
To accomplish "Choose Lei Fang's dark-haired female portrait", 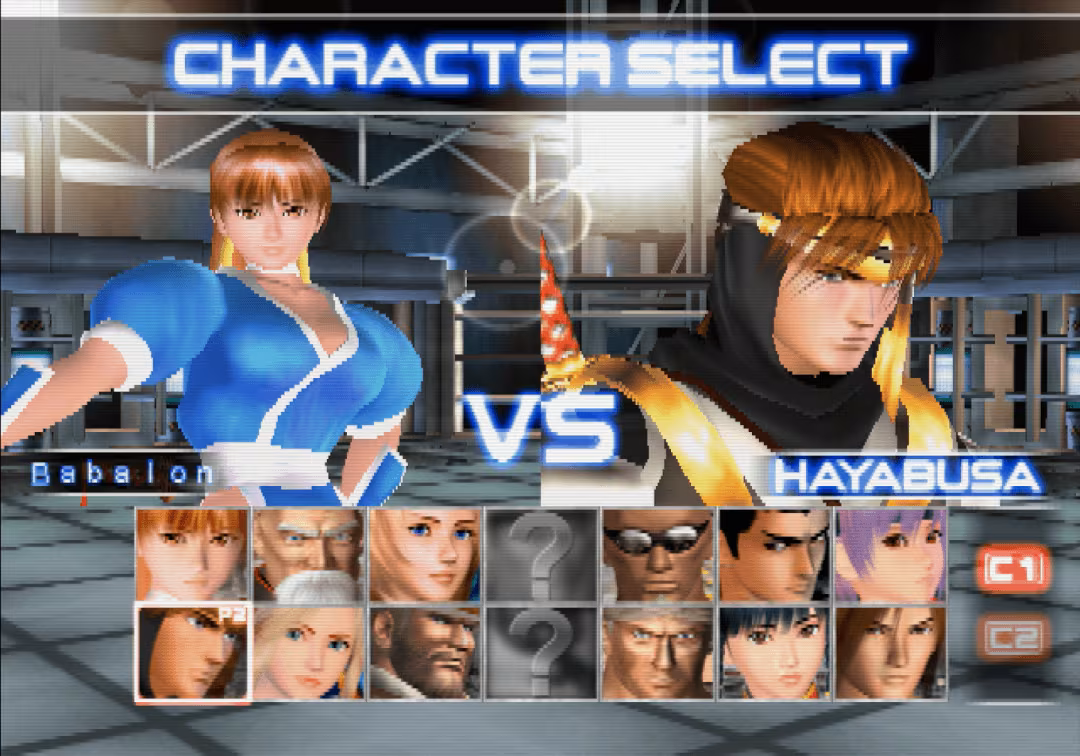I will coord(775,652).
